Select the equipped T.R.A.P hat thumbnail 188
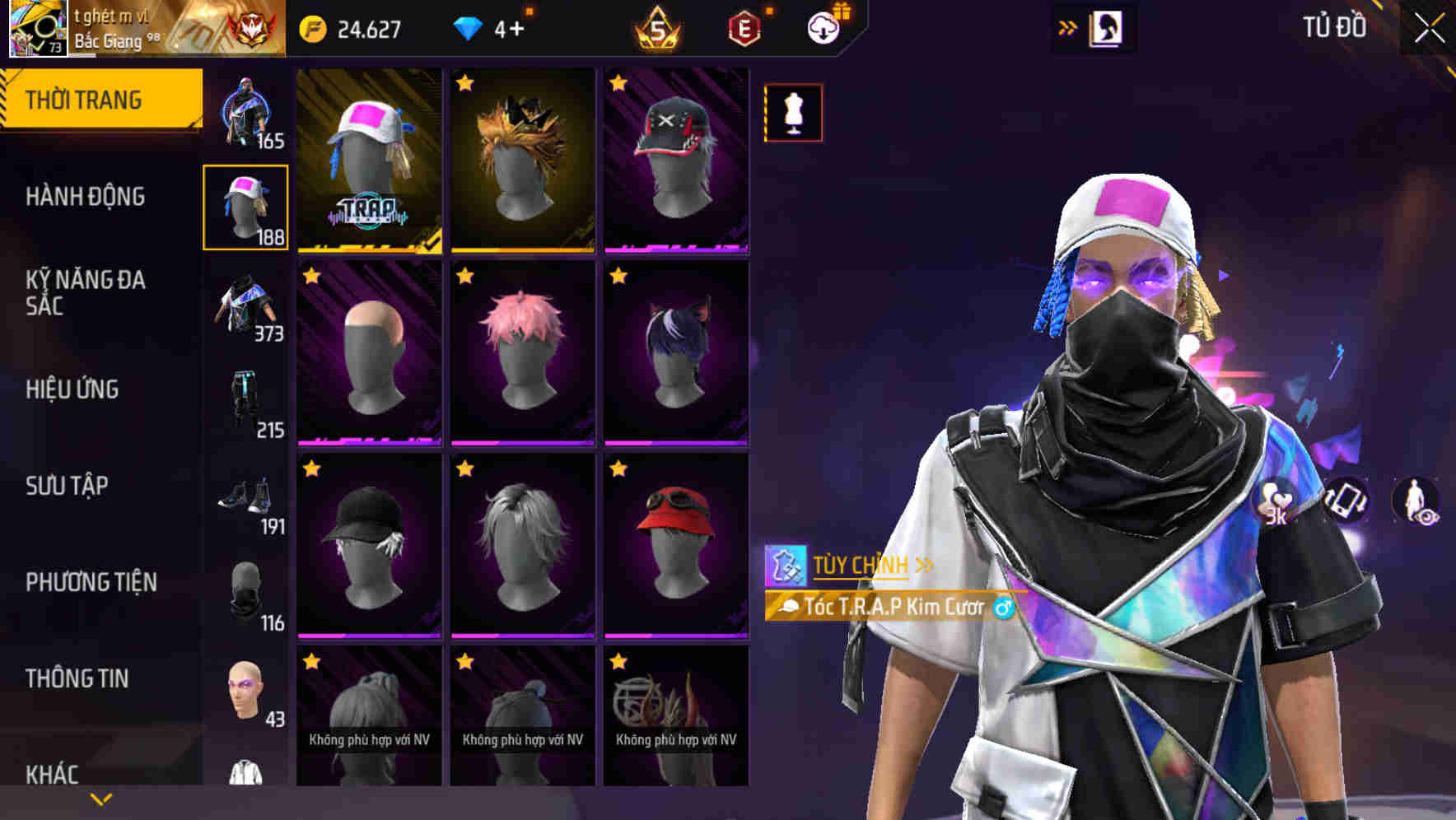Viewport: 1456px width, 820px height. (x=245, y=206)
